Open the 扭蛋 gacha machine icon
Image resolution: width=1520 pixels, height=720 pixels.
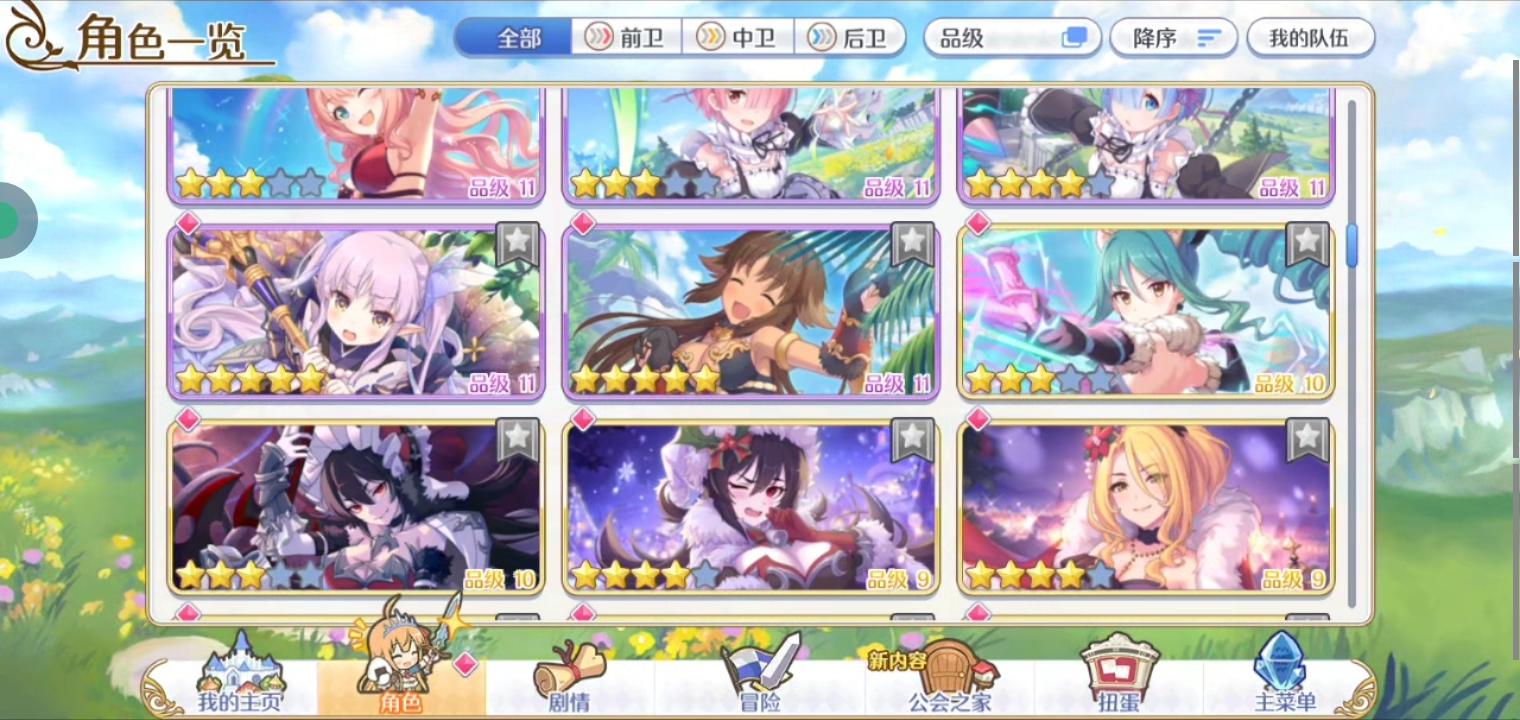[x=1120, y=668]
